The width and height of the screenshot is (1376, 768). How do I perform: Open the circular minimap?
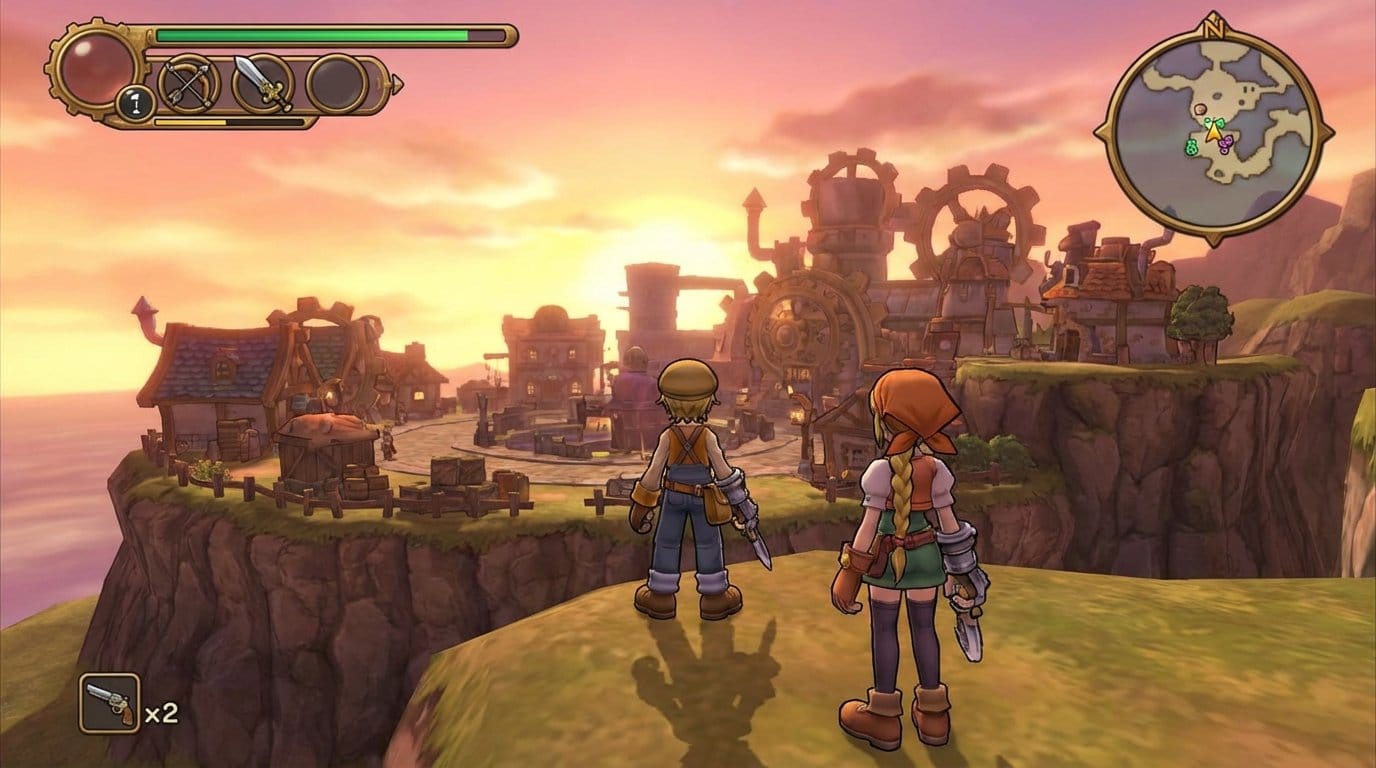click(1214, 130)
